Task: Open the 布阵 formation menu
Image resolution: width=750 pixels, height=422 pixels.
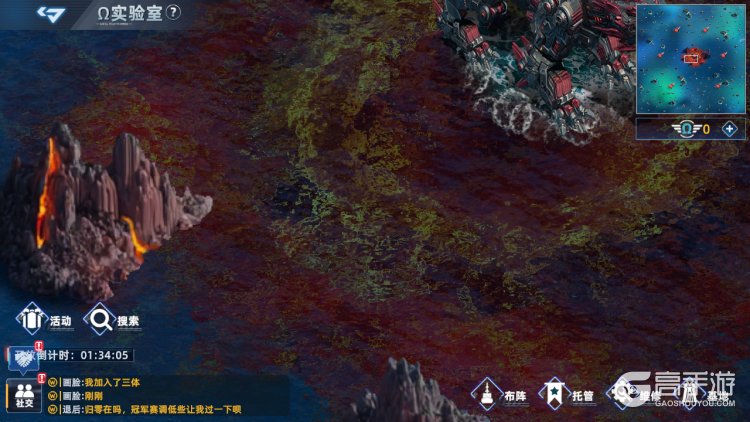Action: (500, 395)
